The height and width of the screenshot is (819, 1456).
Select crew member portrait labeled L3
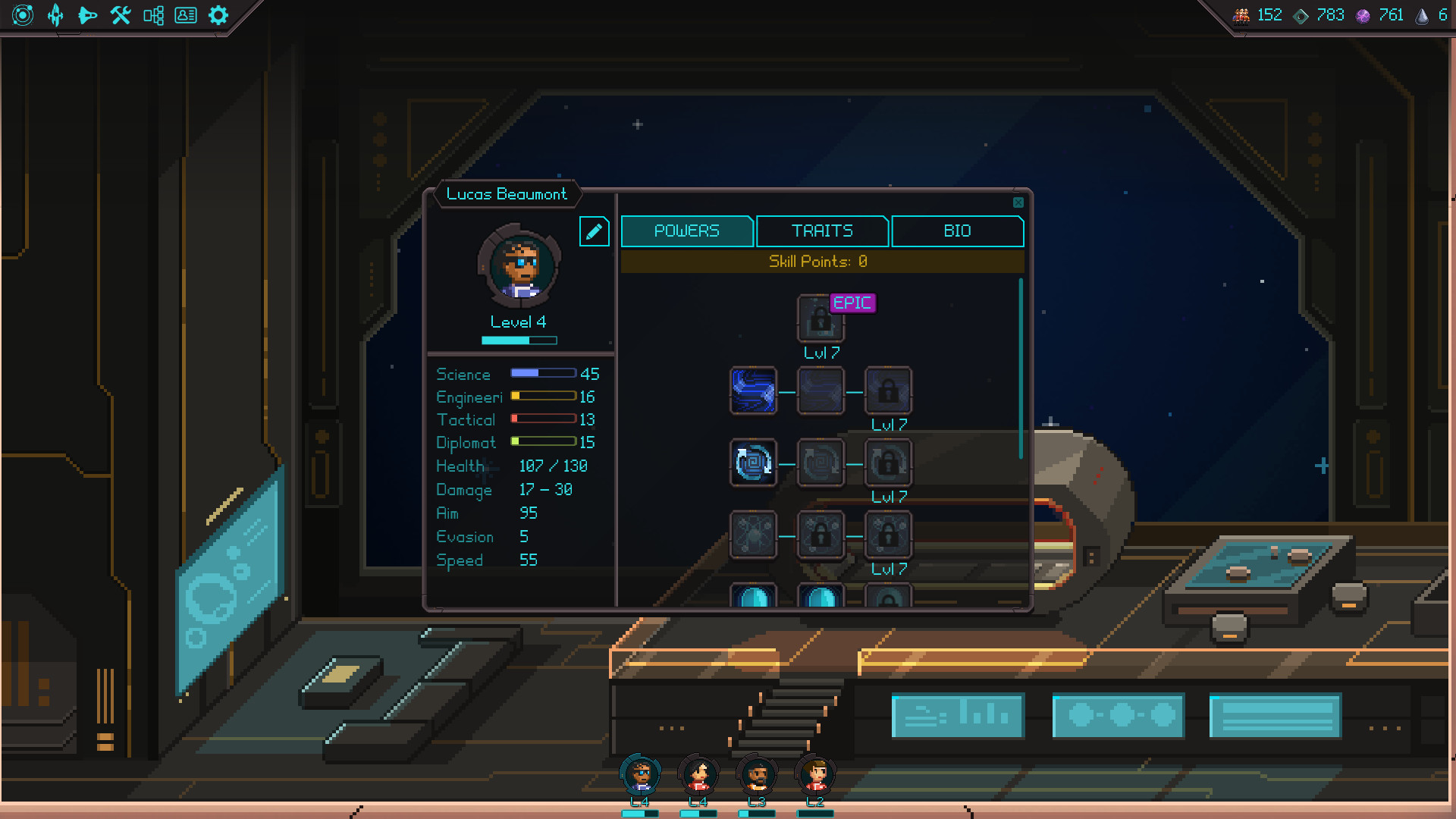pyautogui.click(x=755, y=775)
